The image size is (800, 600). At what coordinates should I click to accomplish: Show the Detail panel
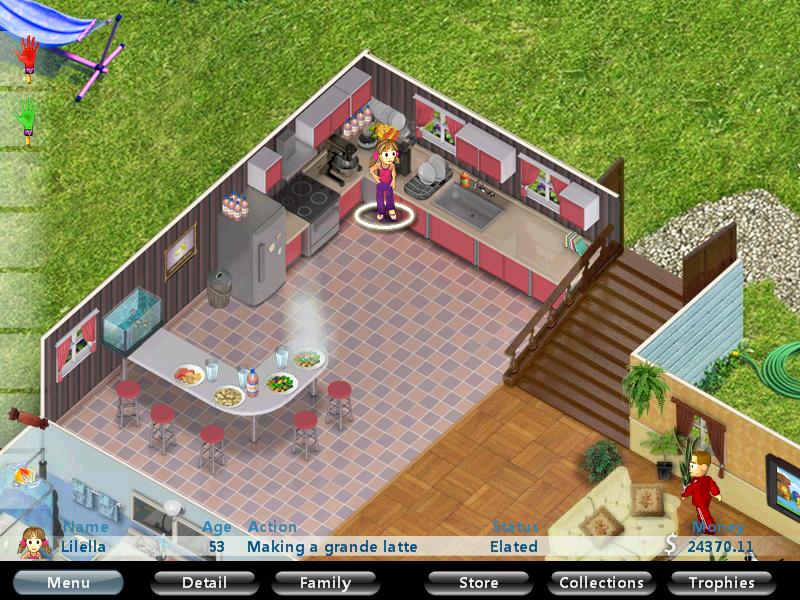[x=204, y=582]
